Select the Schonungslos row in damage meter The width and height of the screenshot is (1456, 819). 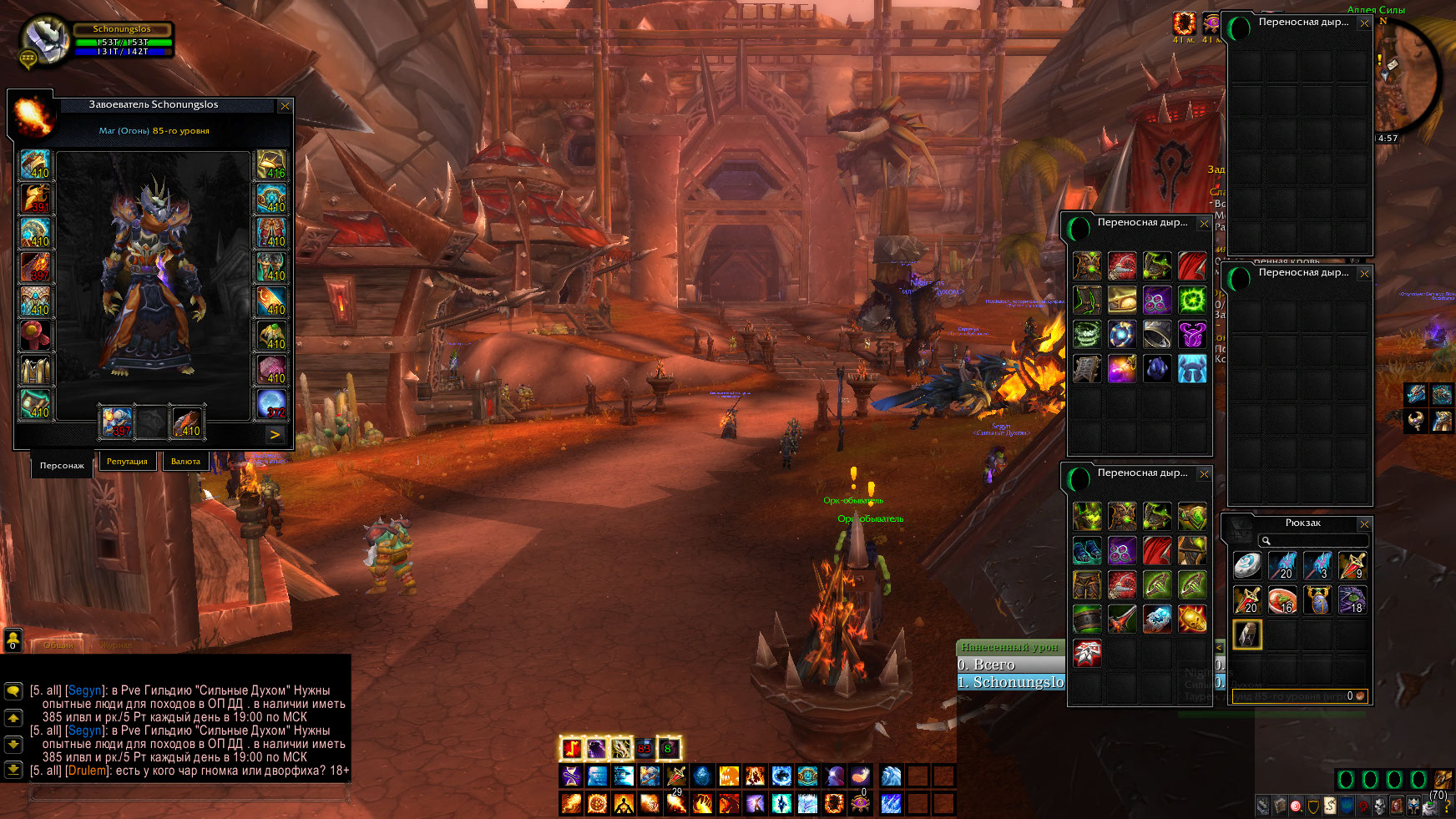coord(1012,682)
